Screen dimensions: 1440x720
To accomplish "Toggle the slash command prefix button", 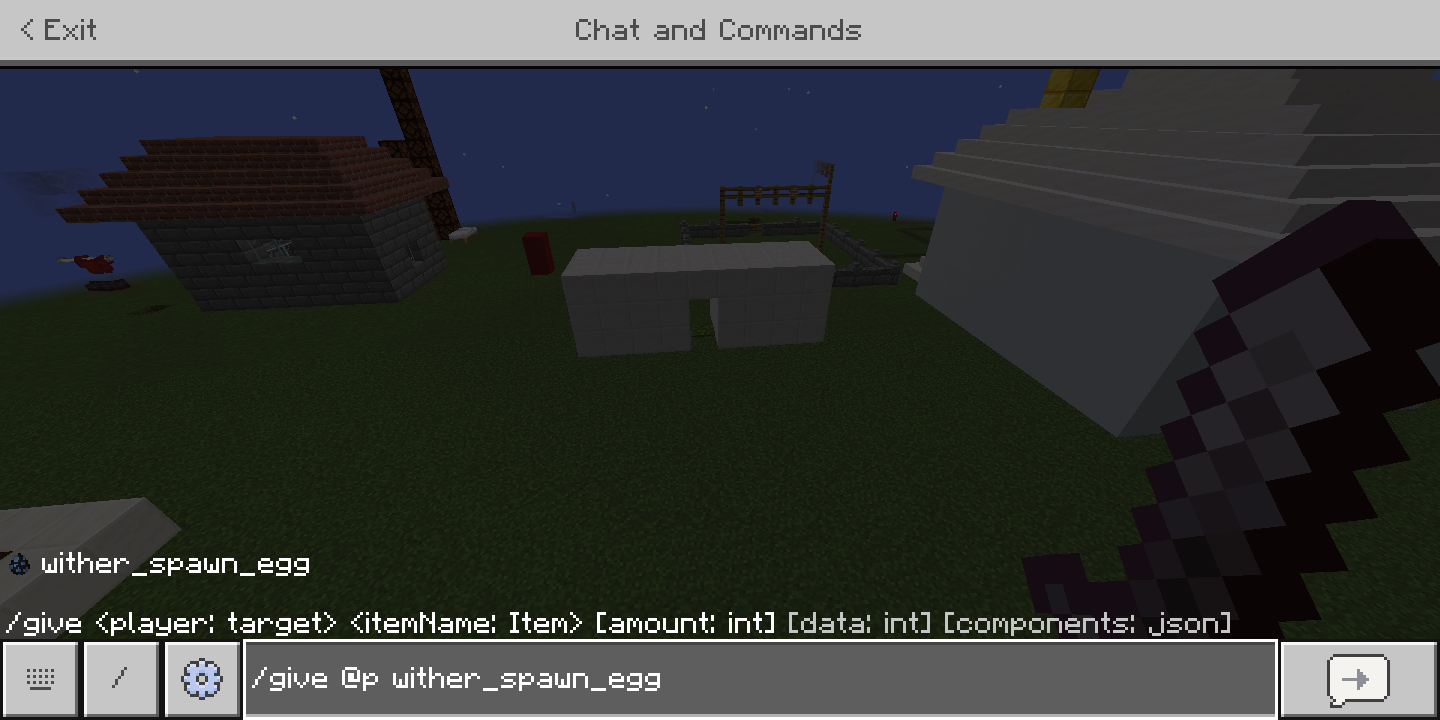I will coord(121,678).
